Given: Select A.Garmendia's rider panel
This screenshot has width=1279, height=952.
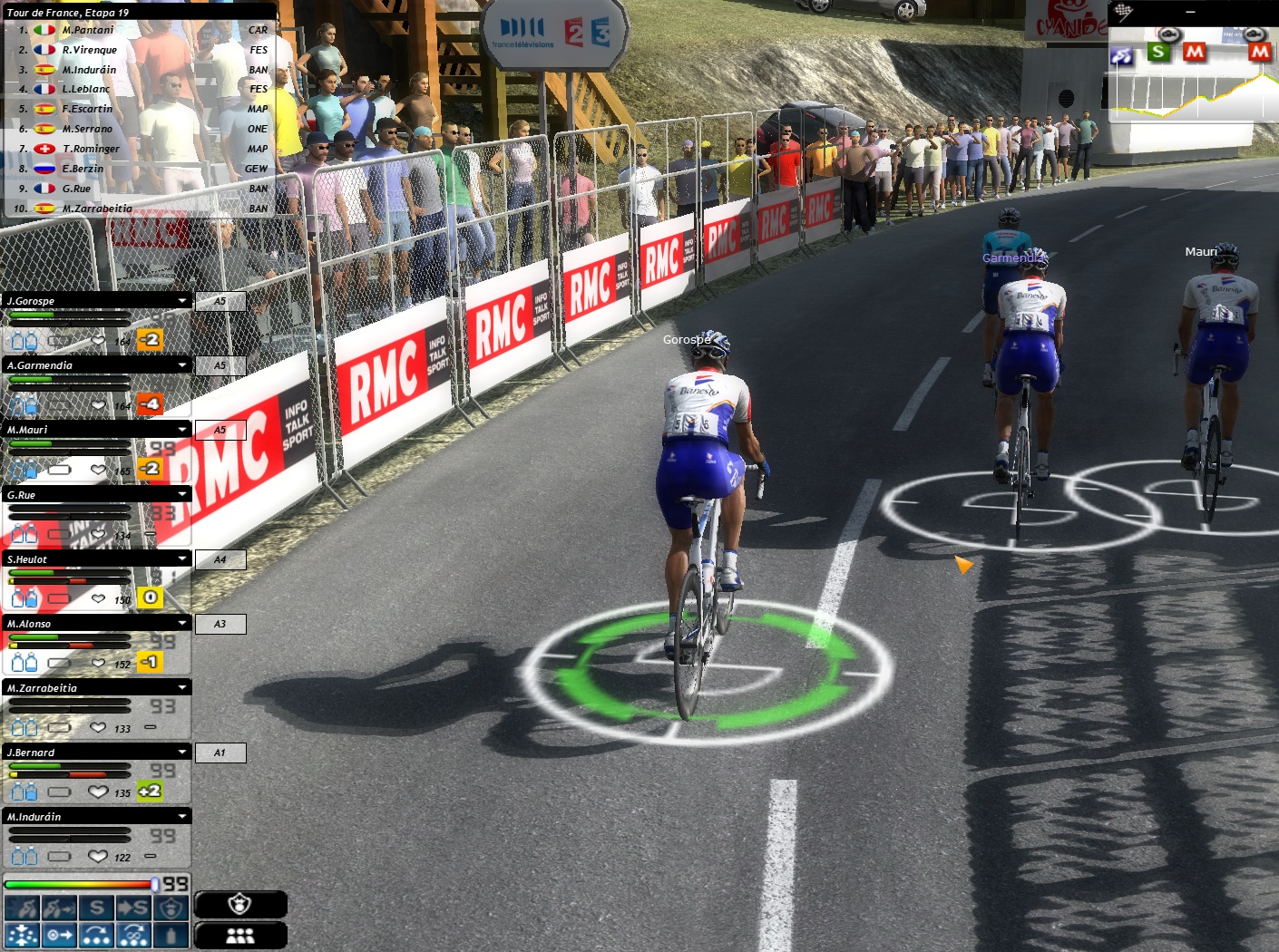Looking at the screenshot, I should click(x=91, y=365).
